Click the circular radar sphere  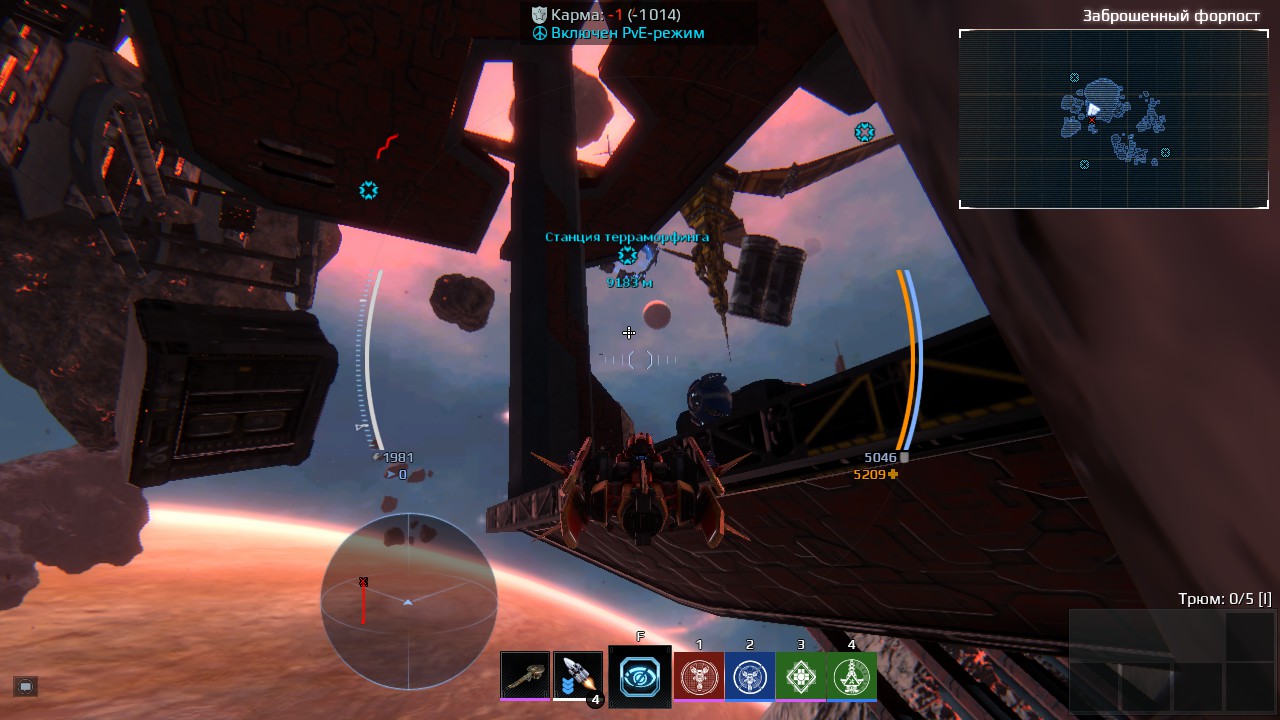click(408, 601)
